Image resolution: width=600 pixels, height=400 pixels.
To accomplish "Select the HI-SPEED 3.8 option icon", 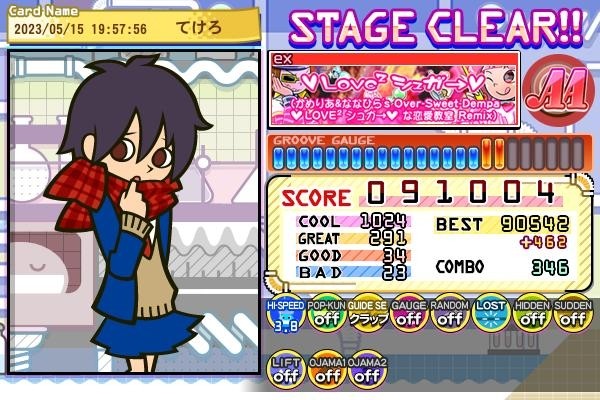I will click(286, 318).
